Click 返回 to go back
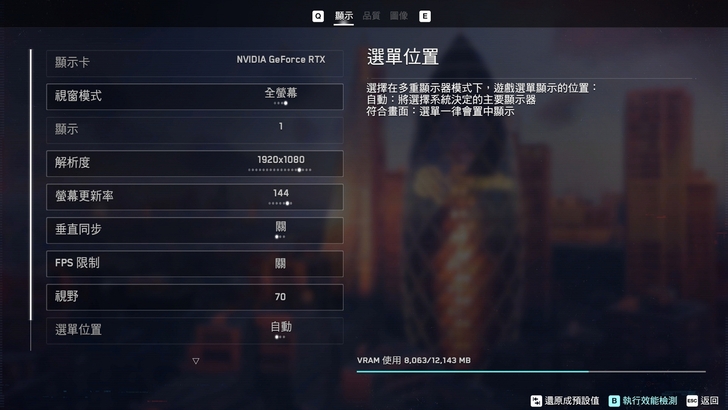 click(x=703, y=400)
